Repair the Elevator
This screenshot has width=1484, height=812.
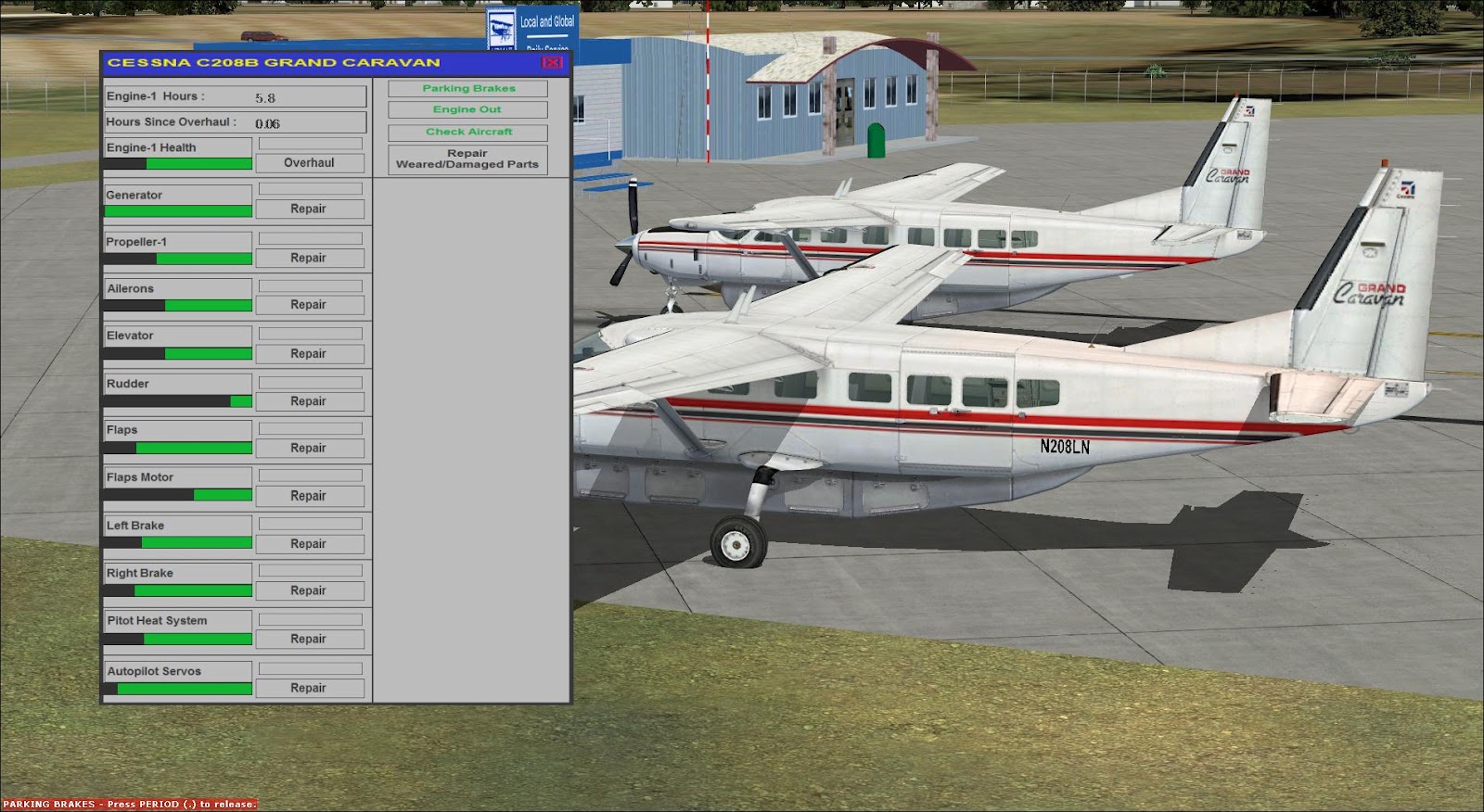pyautogui.click(x=311, y=353)
